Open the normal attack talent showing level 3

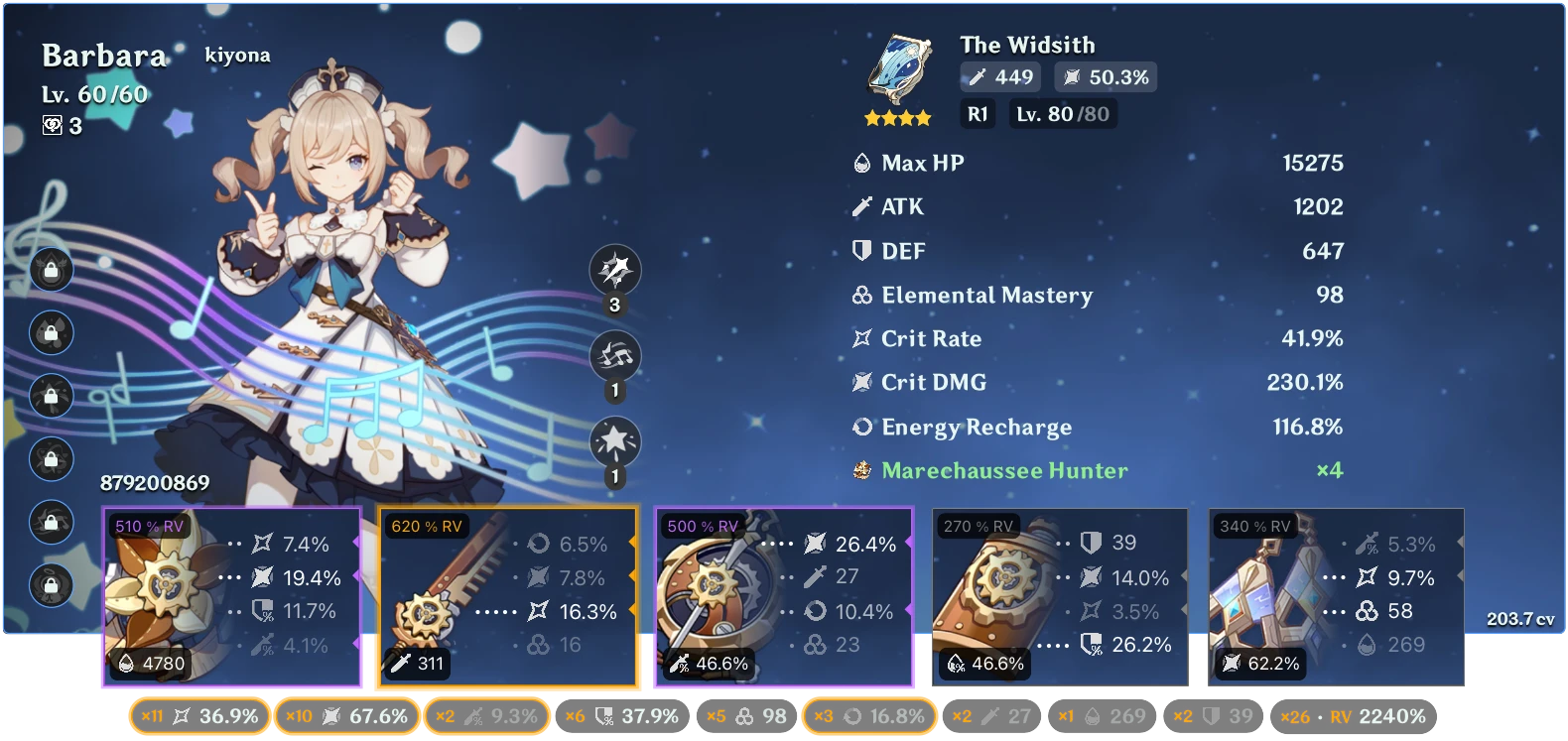pos(615,270)
